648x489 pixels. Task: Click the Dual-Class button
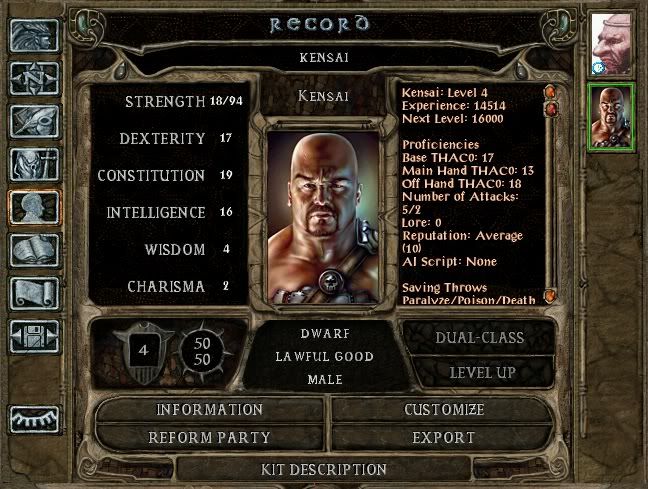coord(479,338)
